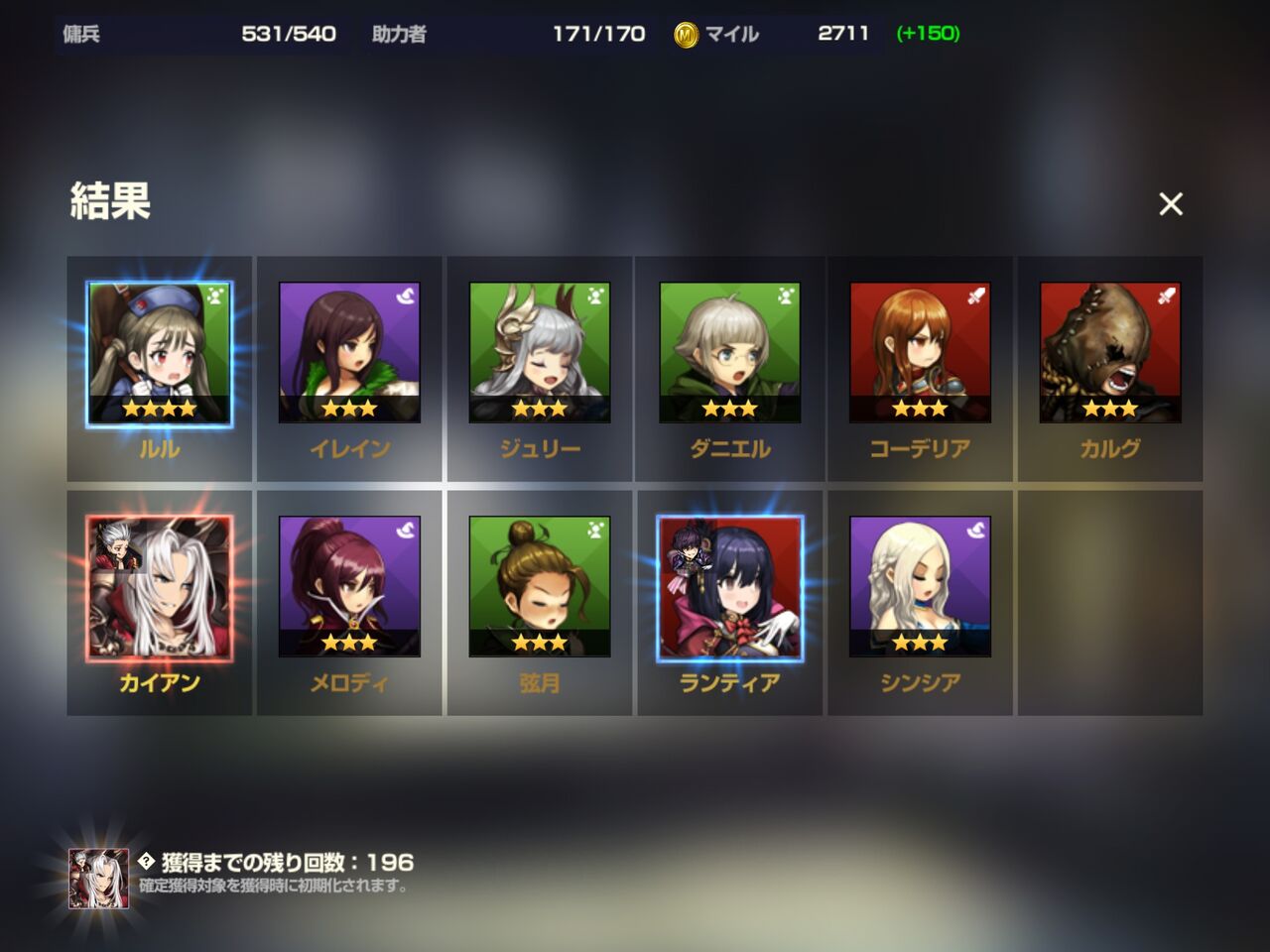Close the 結果 results screen
Viewport: 1270px width, 952px height.
click(1172, 204)
